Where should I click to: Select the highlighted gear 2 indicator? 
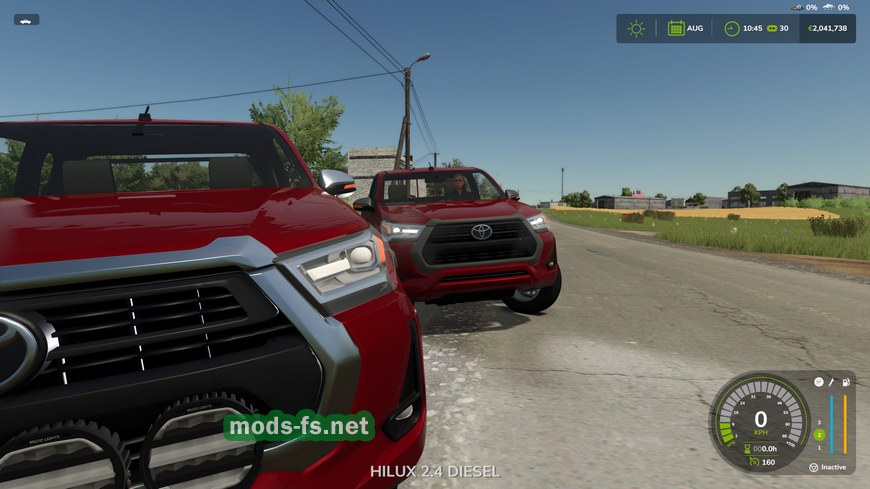(818, 434)
